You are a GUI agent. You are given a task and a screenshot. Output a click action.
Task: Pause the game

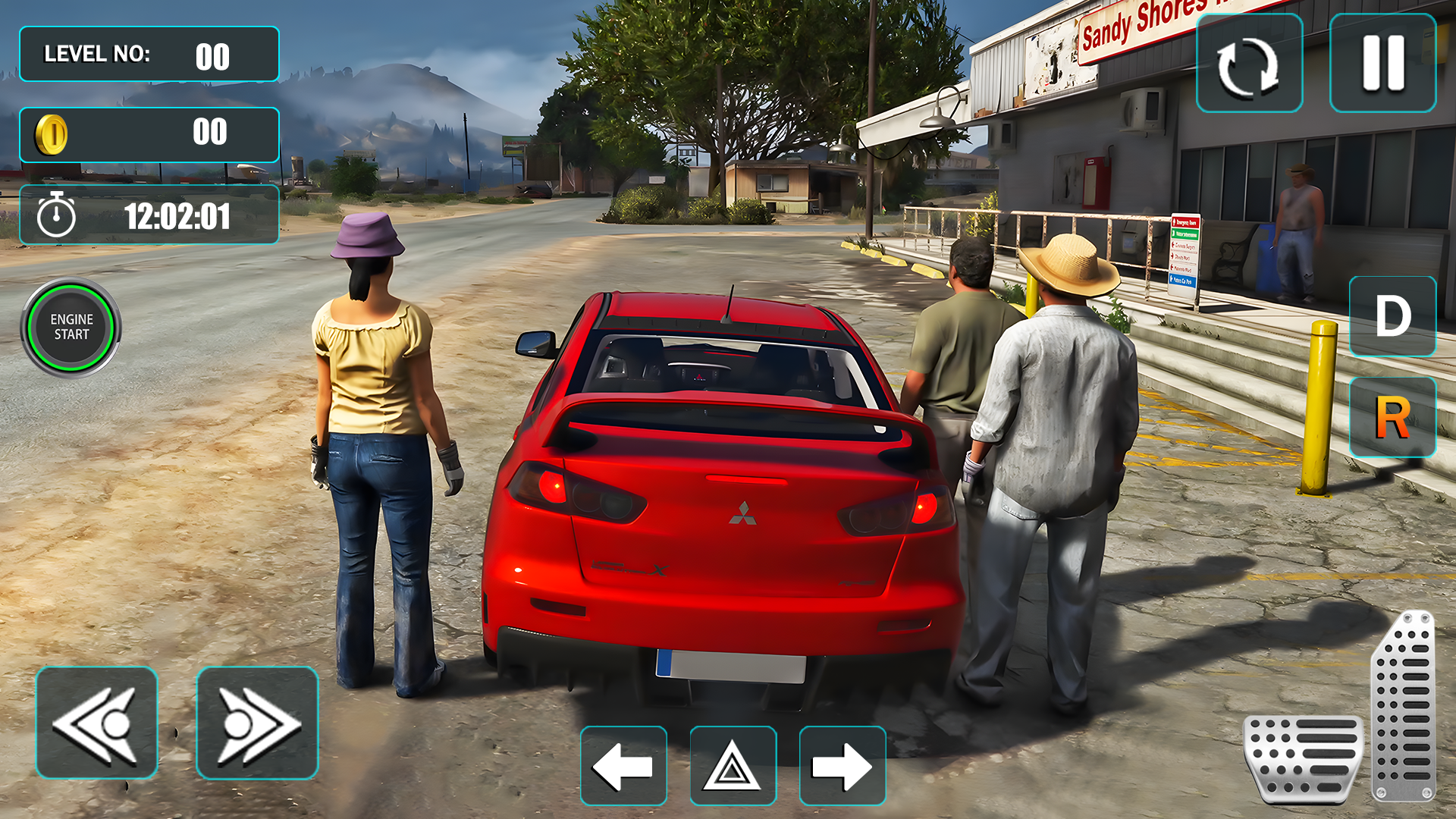(1382, 64)
